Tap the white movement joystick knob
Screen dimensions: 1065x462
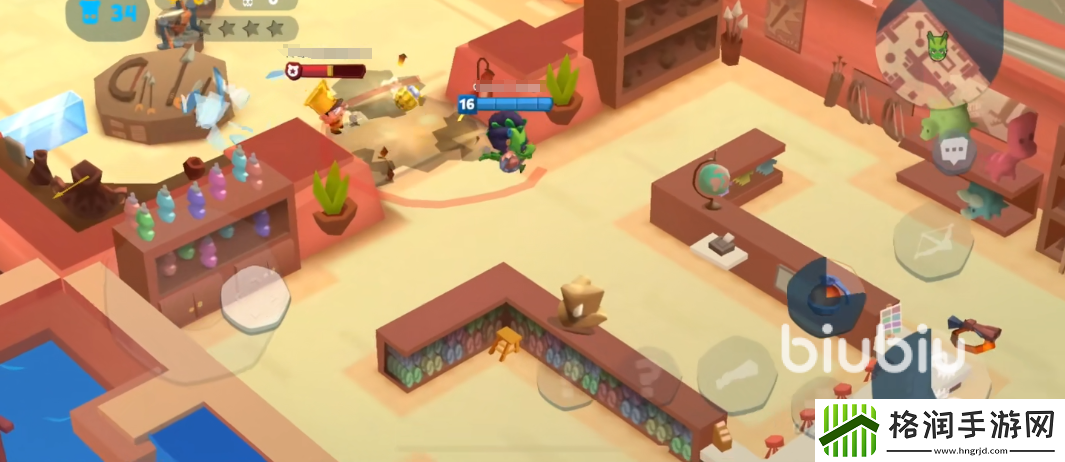click(255, 297)
